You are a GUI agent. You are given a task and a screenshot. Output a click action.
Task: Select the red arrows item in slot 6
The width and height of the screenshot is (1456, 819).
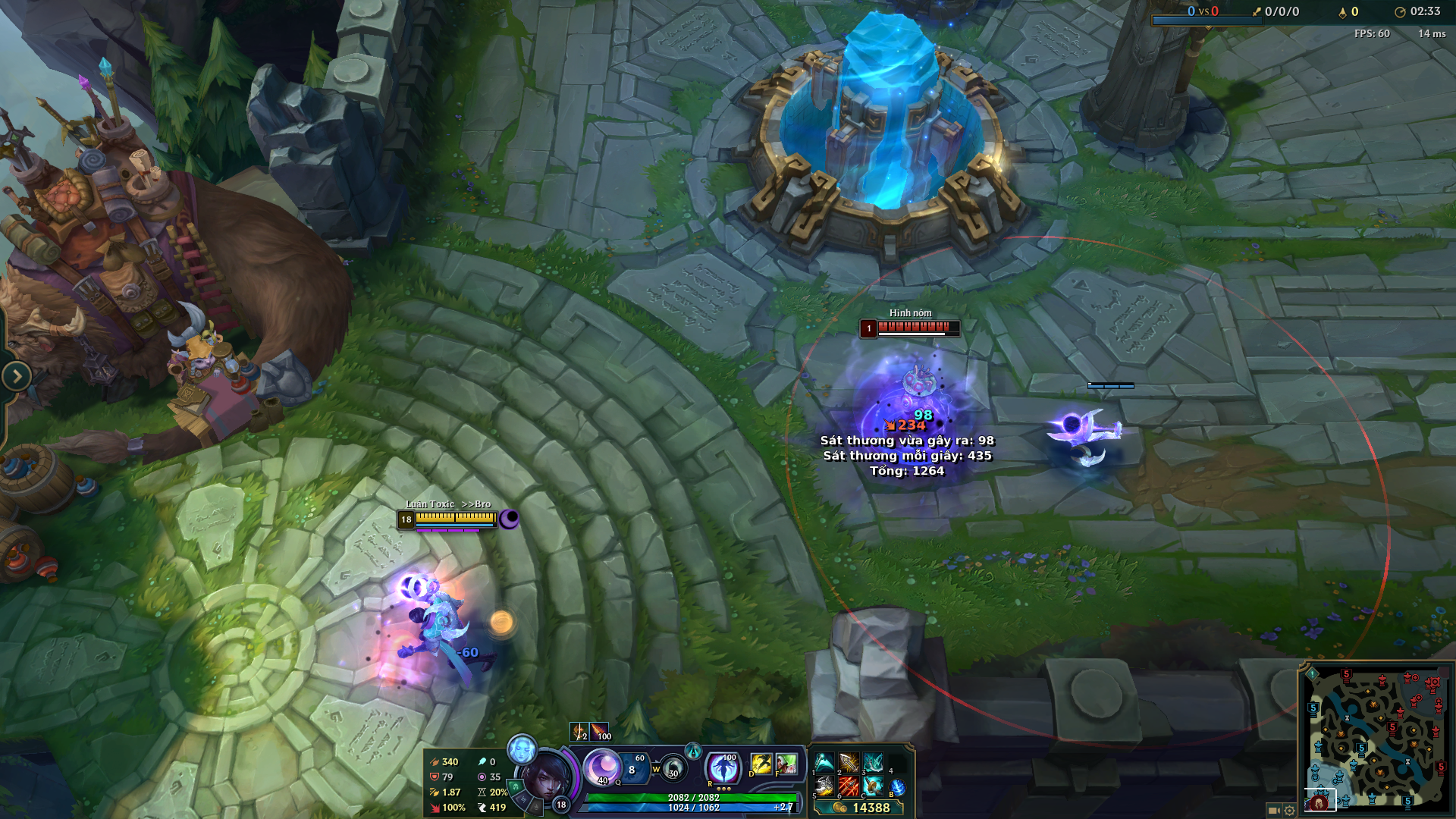[849, 786]
